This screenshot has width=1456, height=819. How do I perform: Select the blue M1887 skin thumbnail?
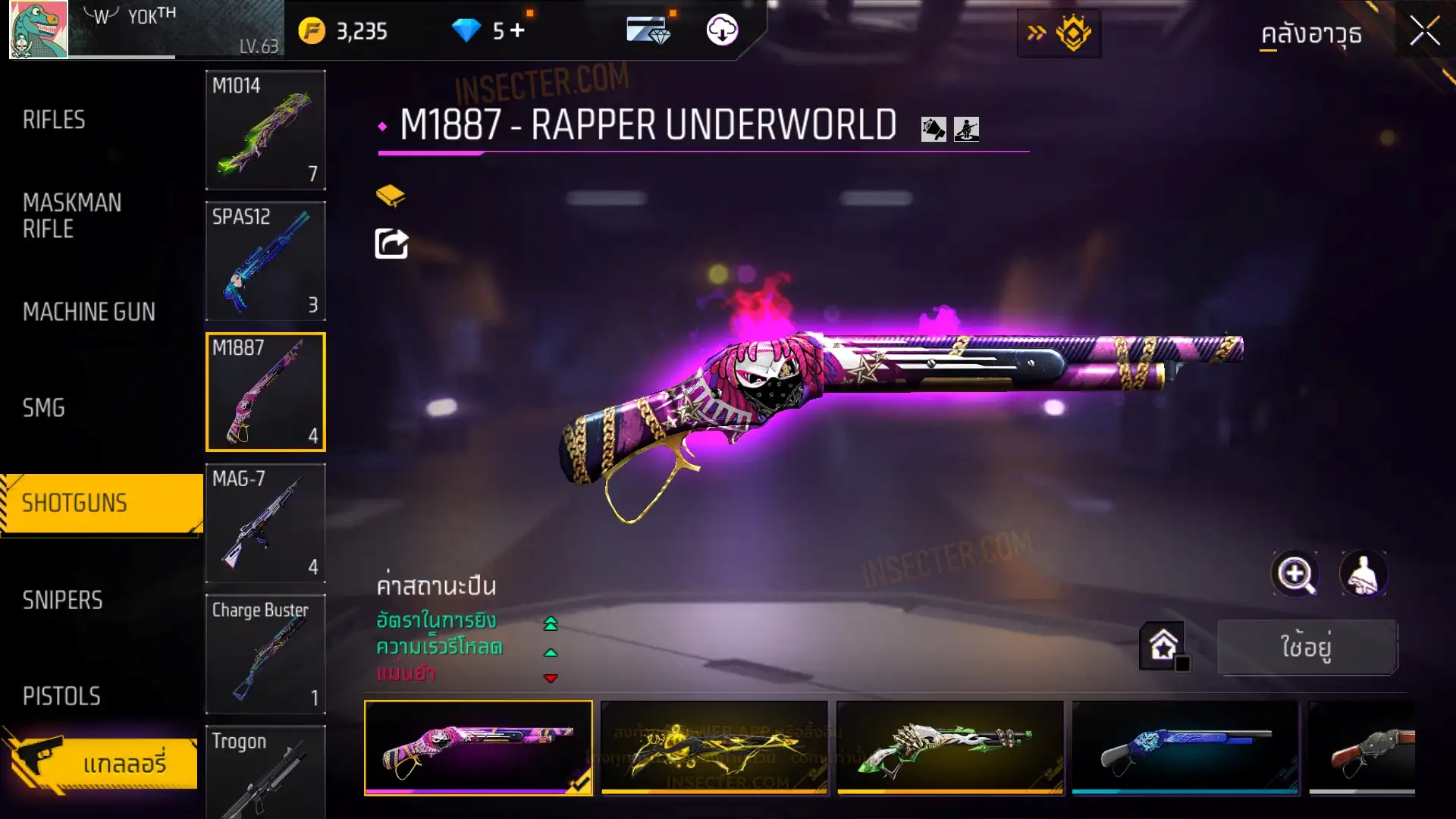click(x=1185, y=747)
